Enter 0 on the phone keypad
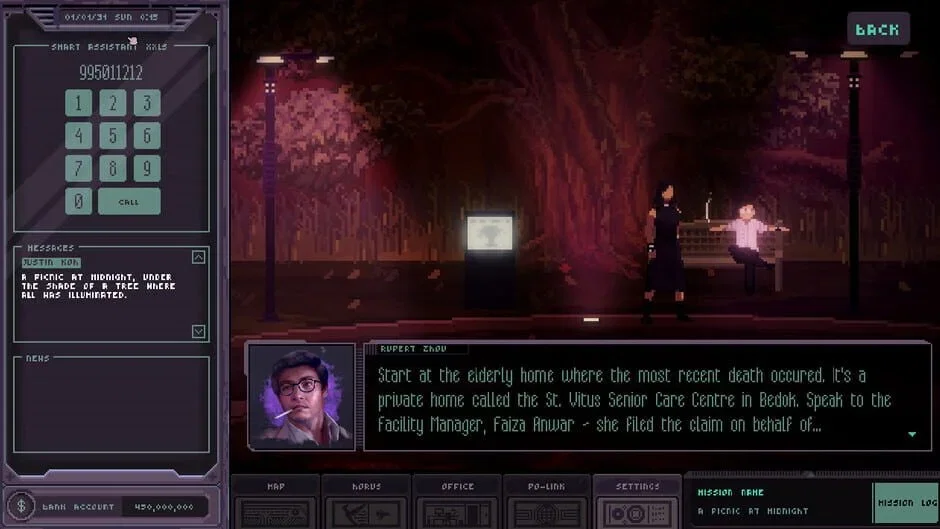Viewport: 940px width, 529px height. pos(78,201)
